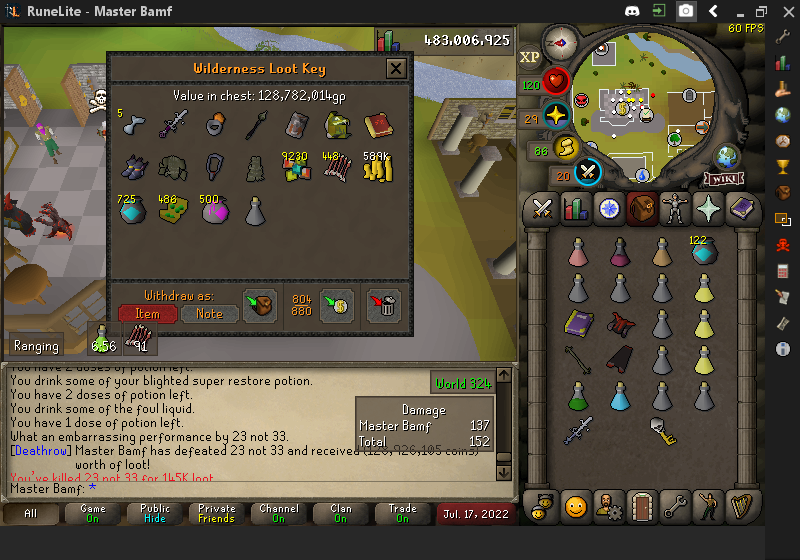Viewport: 800px width, 560px height.
Task: Select Withdraw as Item option
Action: click(147, 313)
